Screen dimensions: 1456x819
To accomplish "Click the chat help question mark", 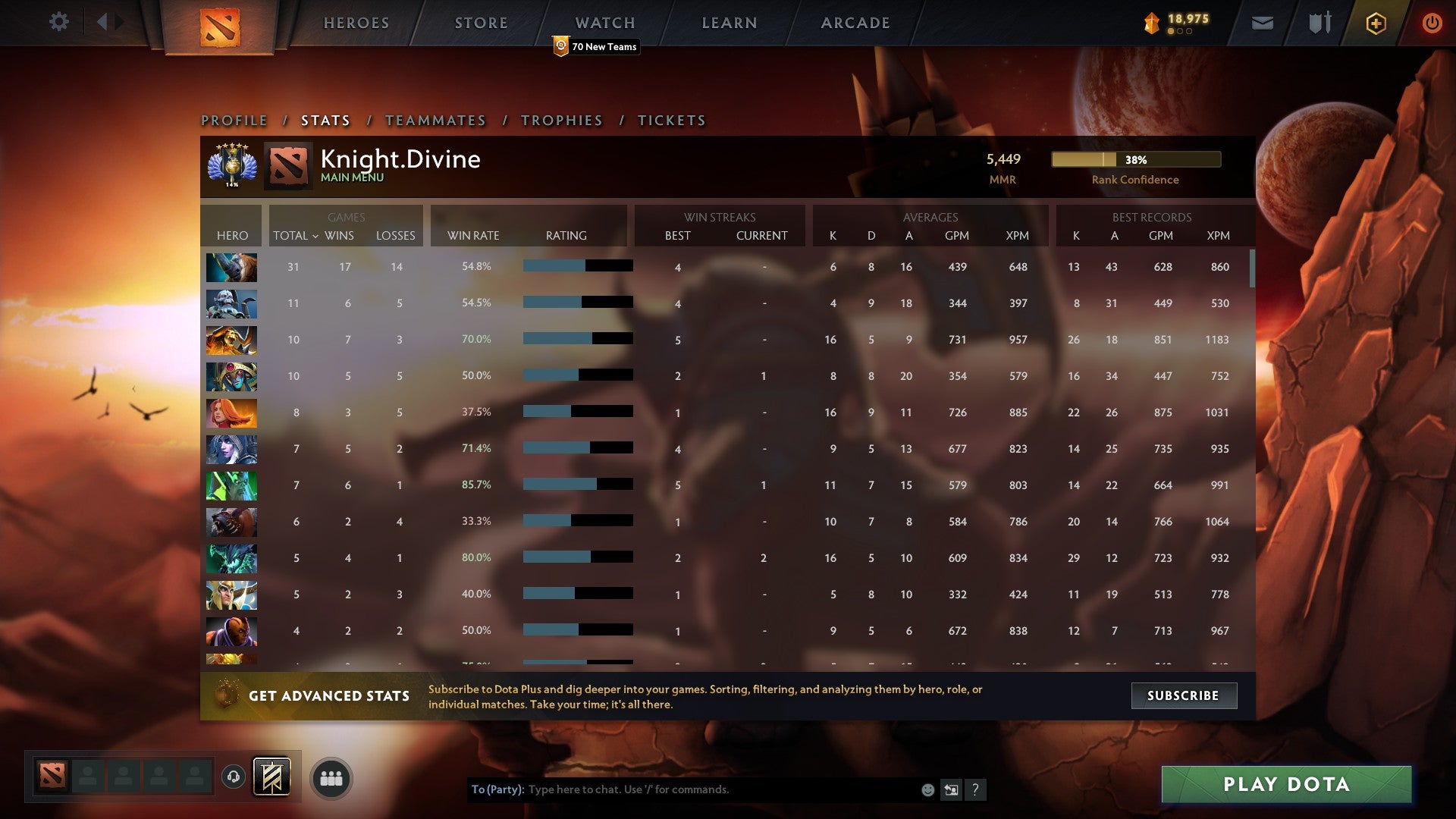I will click(x=975, y=789).
